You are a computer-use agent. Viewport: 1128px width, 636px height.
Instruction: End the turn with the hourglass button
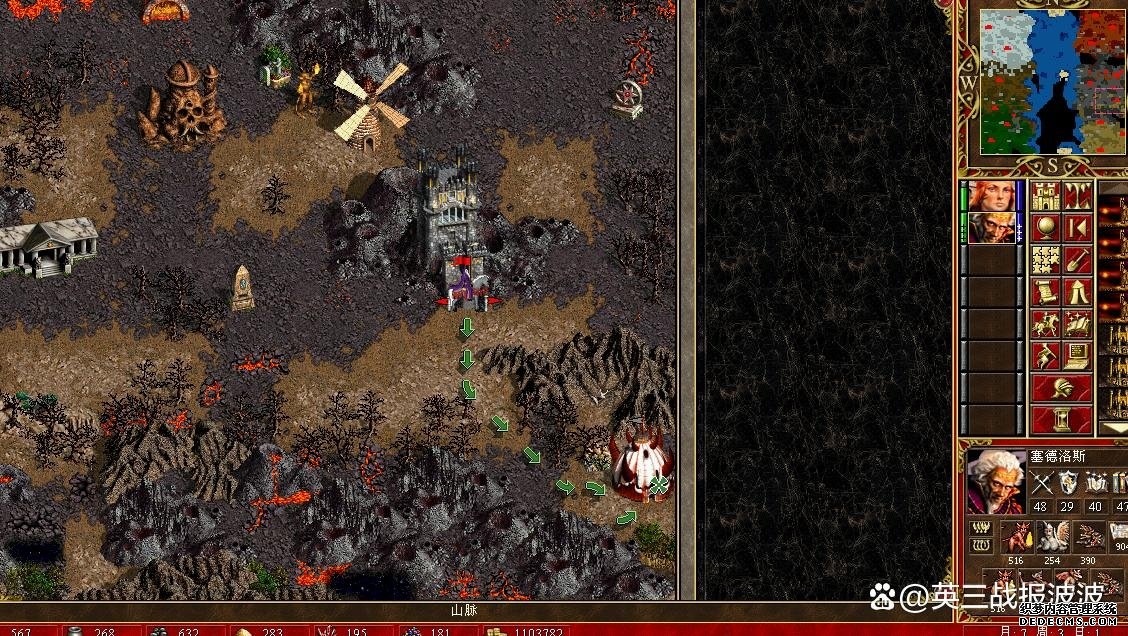coord(1061,418)
